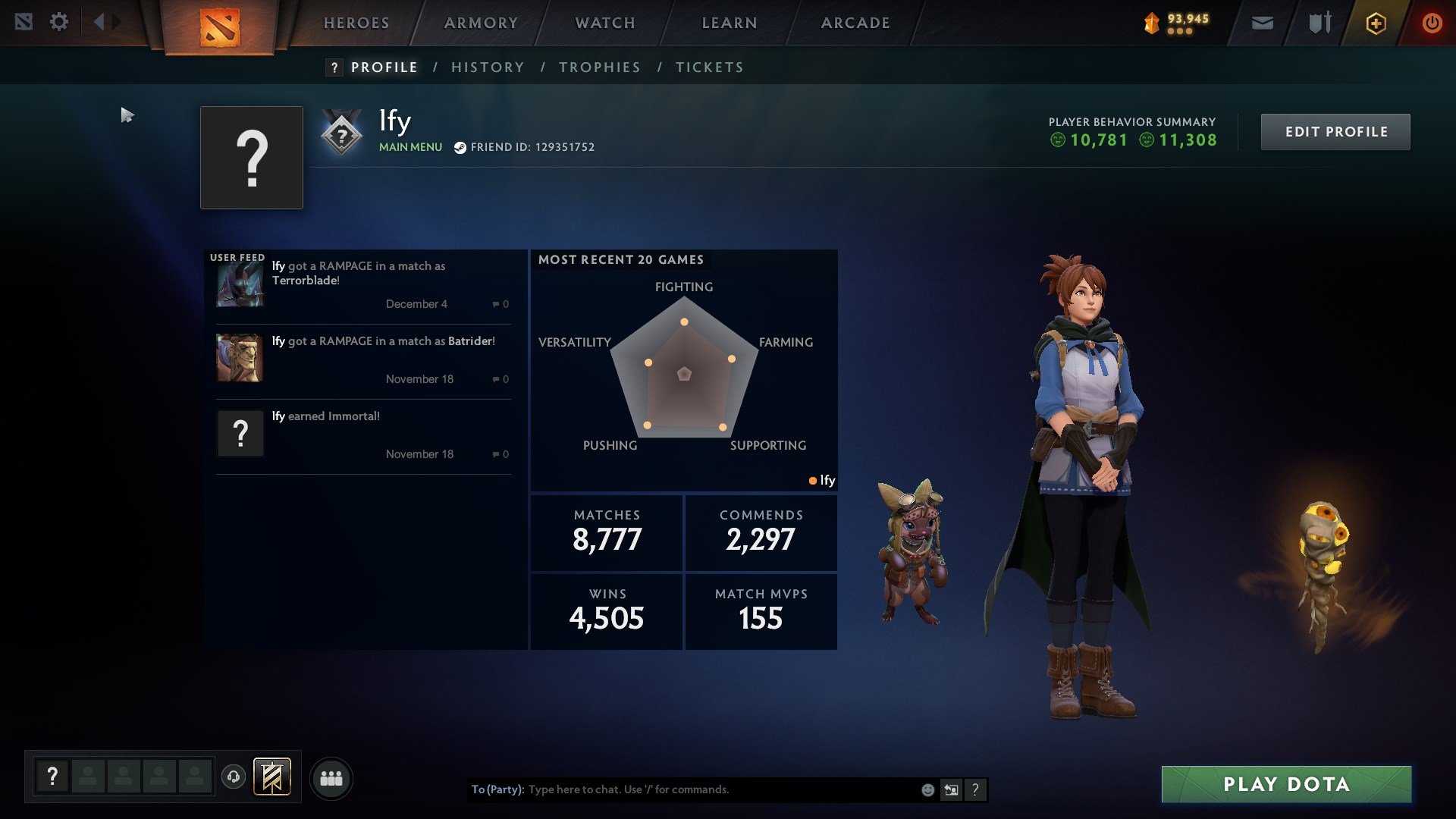Screen dimensions: 1456x819
Task: Click the EDIT PROFILE button
Action: pyautogui.click(x=1335, y=131)
